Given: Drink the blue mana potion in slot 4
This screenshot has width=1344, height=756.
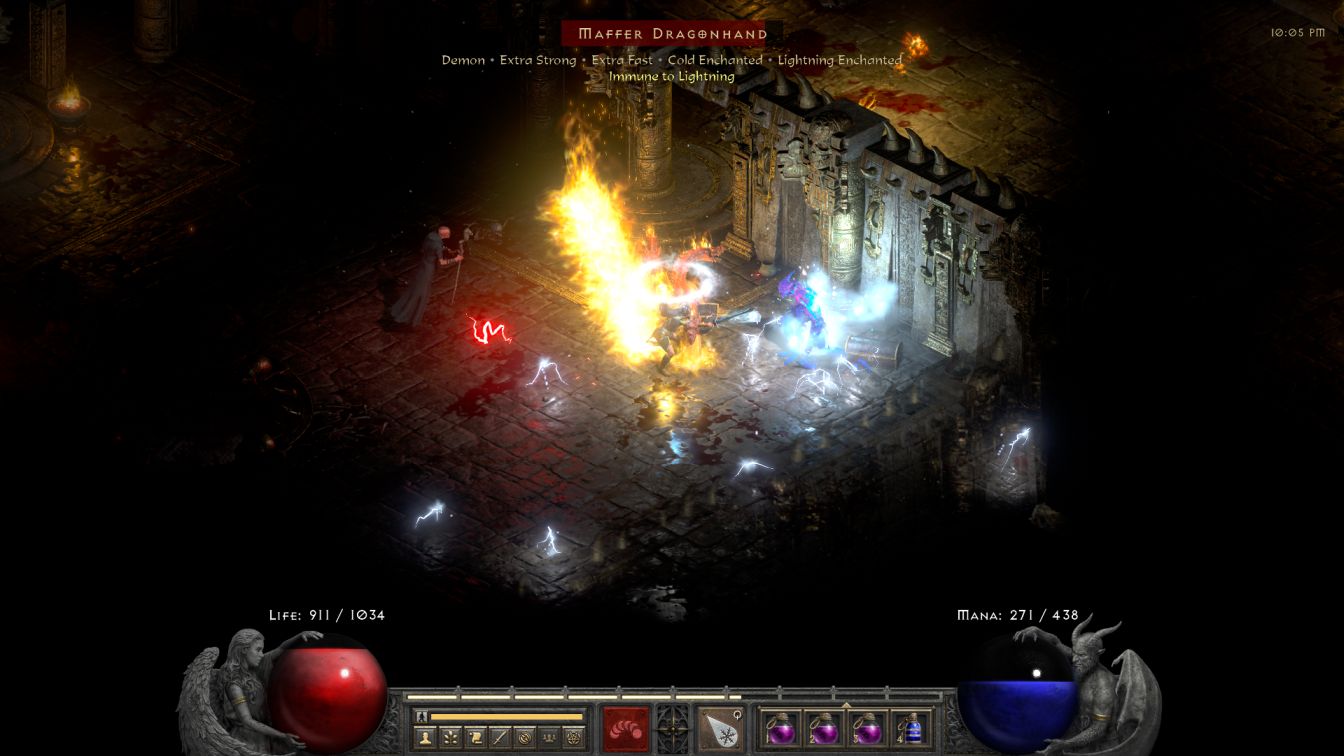Looking at the screenshot, I should pos(911,727).
